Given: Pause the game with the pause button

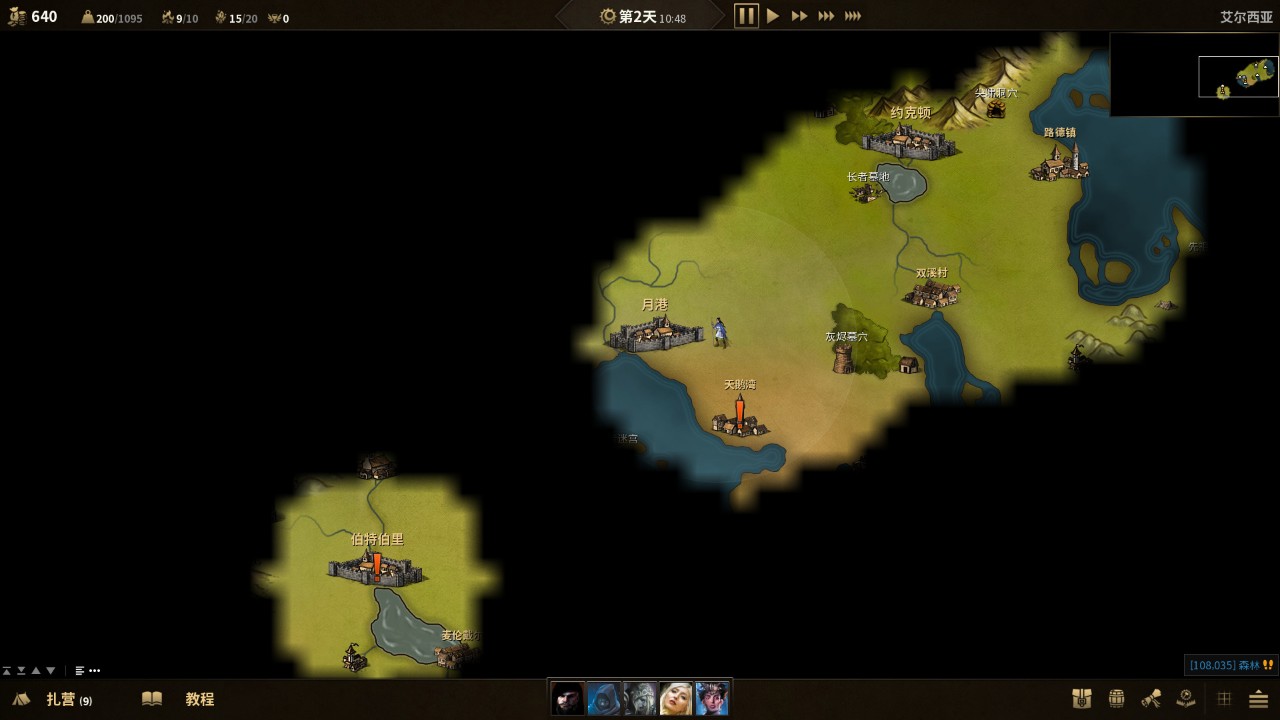Looking at the screenshot, I should 746,16.
